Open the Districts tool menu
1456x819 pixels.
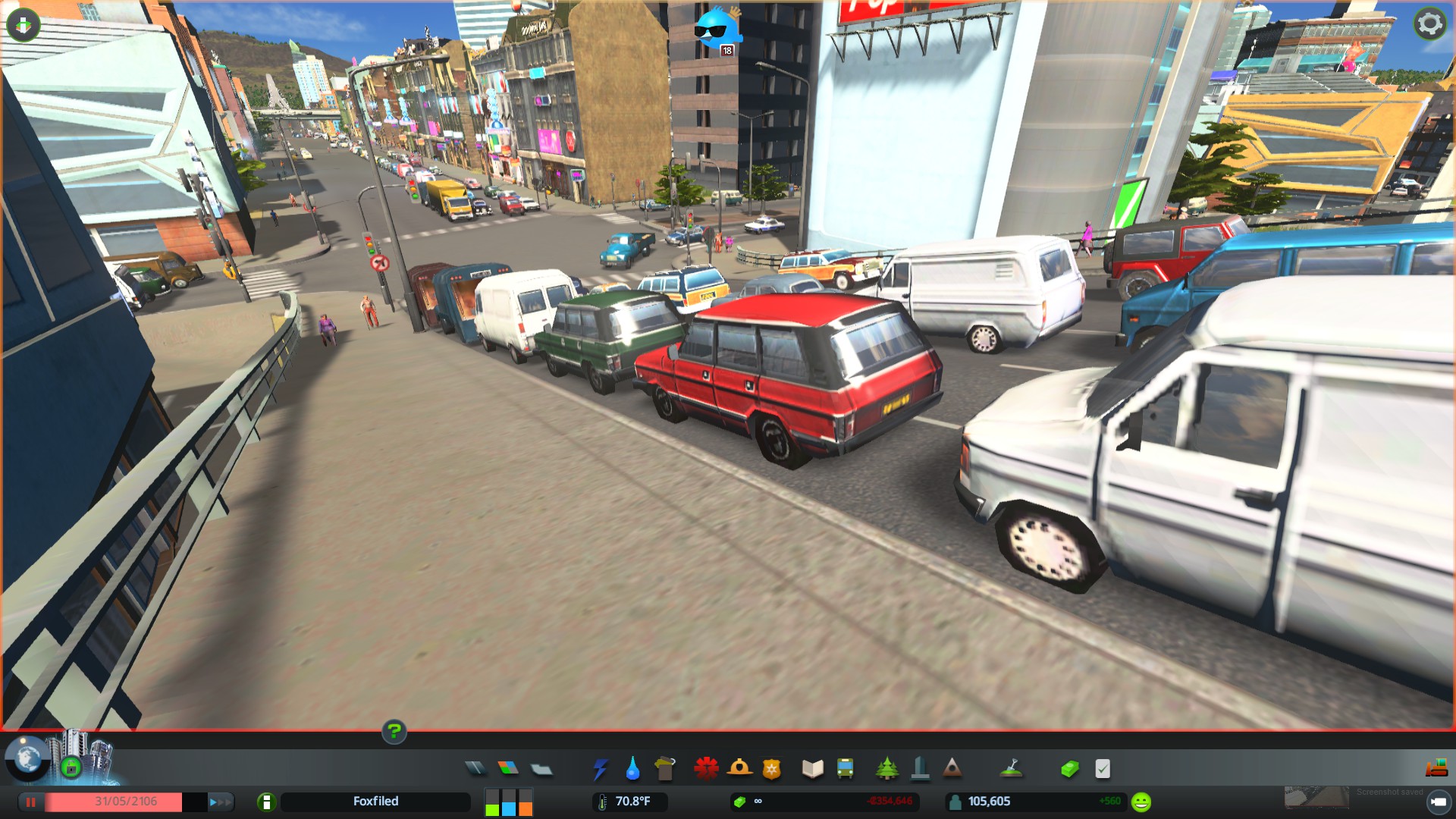tap(541, 770)
